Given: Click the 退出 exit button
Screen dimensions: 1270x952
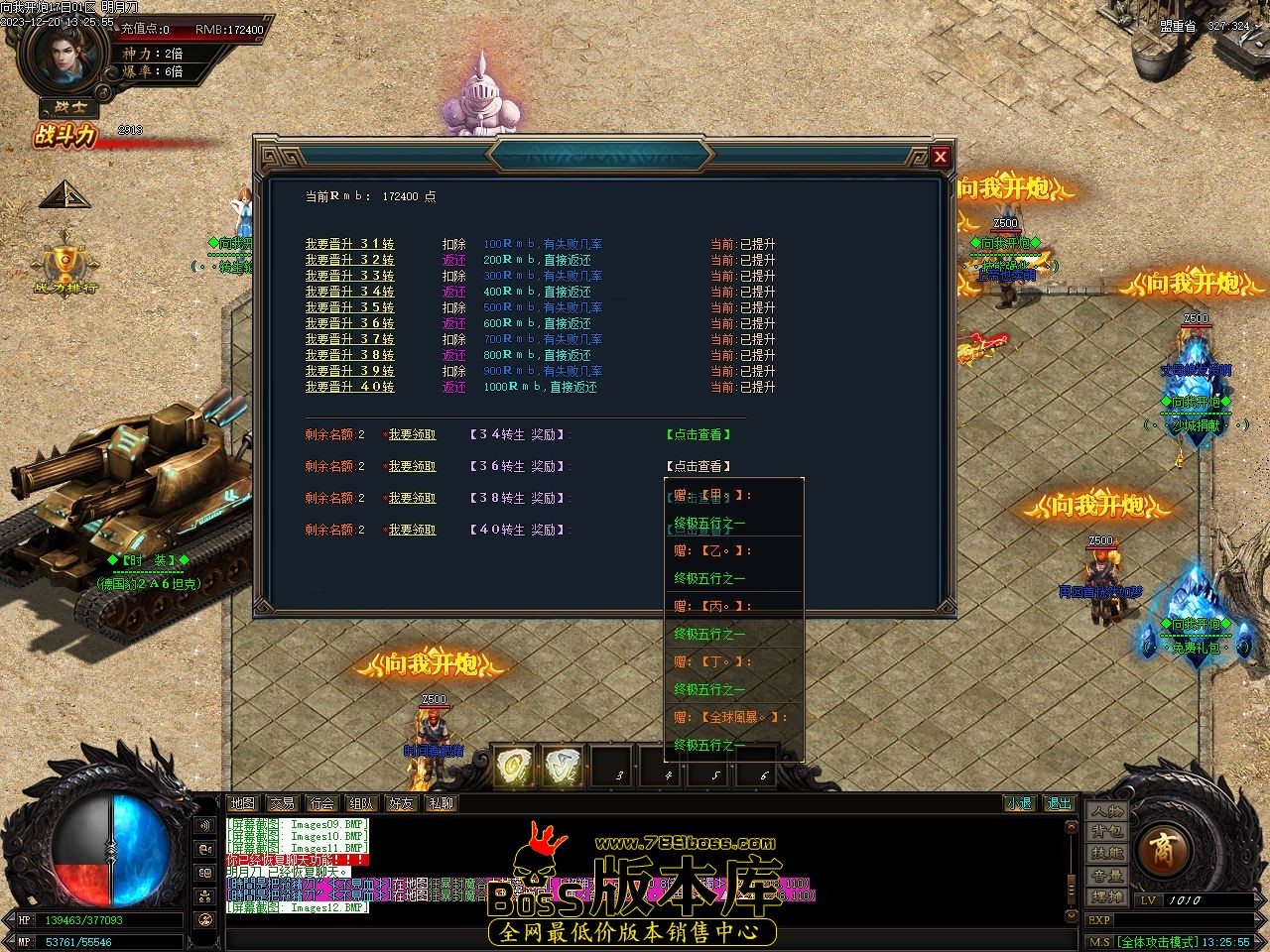Looking at the screenshot, I should [1059, 803].
